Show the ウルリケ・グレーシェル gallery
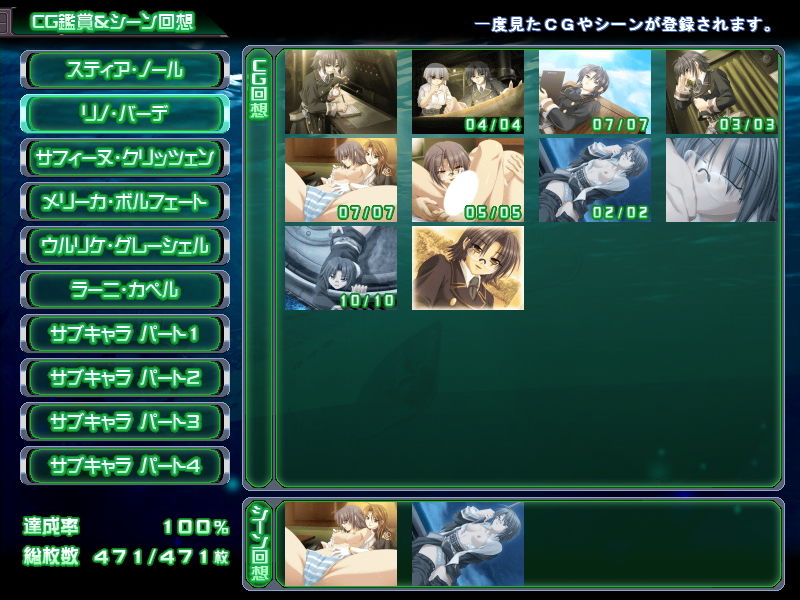Image resolution: width=800 pixels, height=600 pixels. tap(125, 246)
